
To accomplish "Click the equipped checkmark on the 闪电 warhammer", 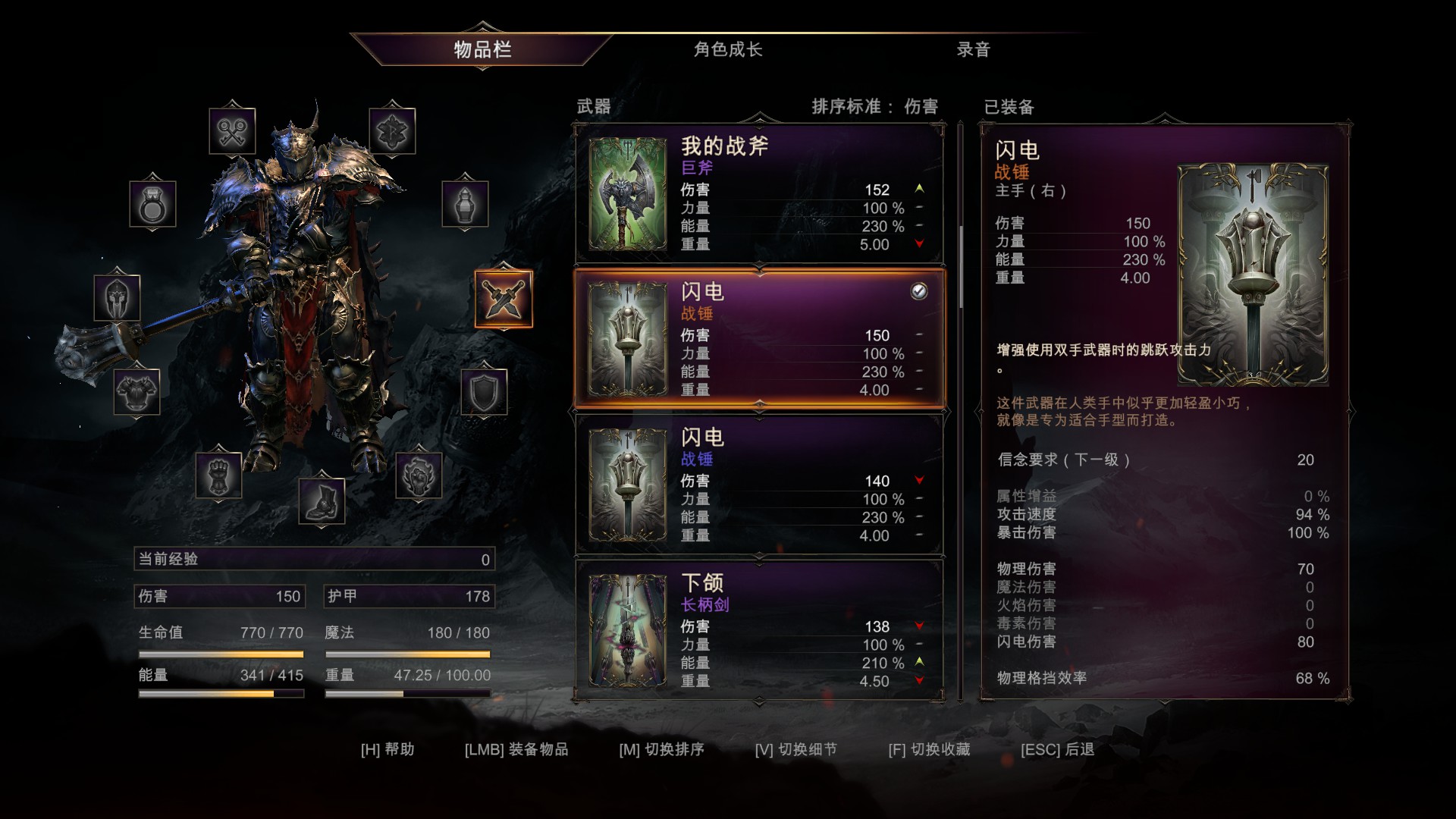I will [x=918, y=293].
